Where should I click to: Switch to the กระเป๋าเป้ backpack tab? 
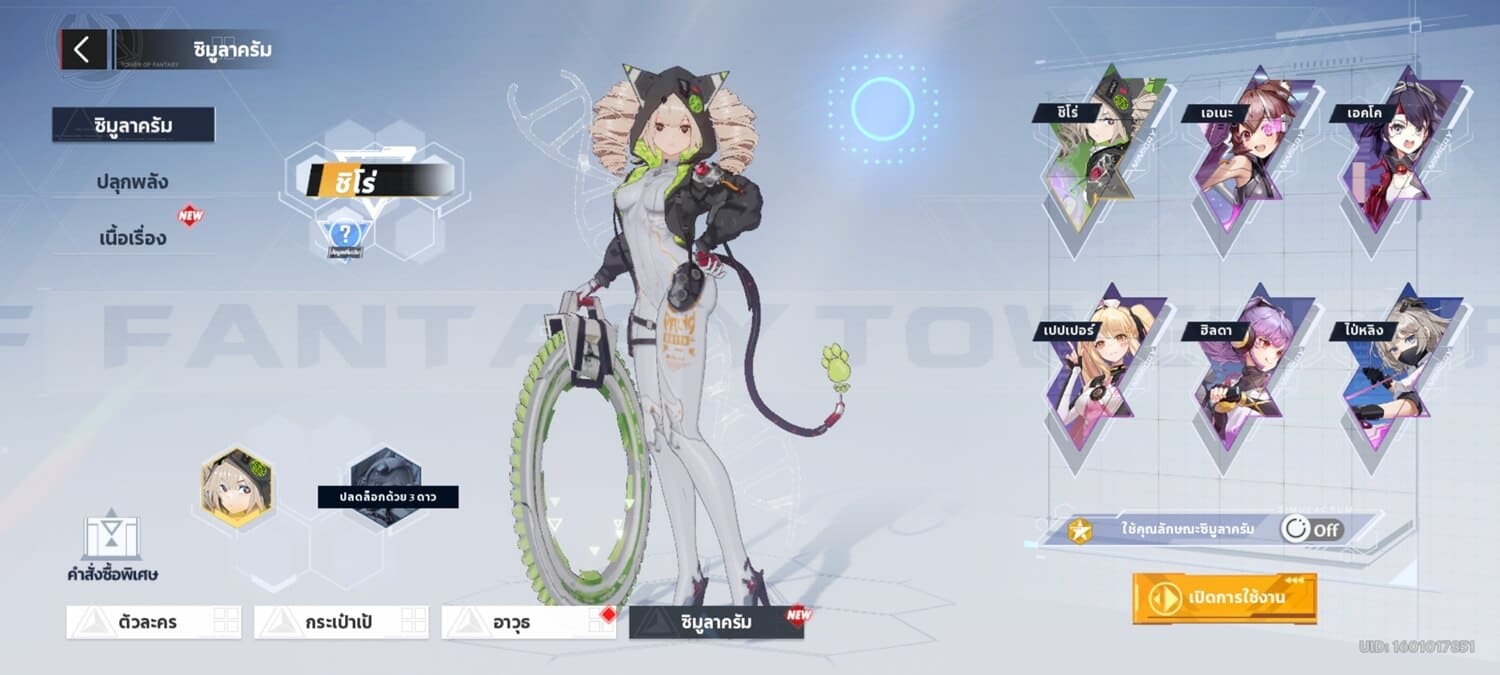point(341,622)
